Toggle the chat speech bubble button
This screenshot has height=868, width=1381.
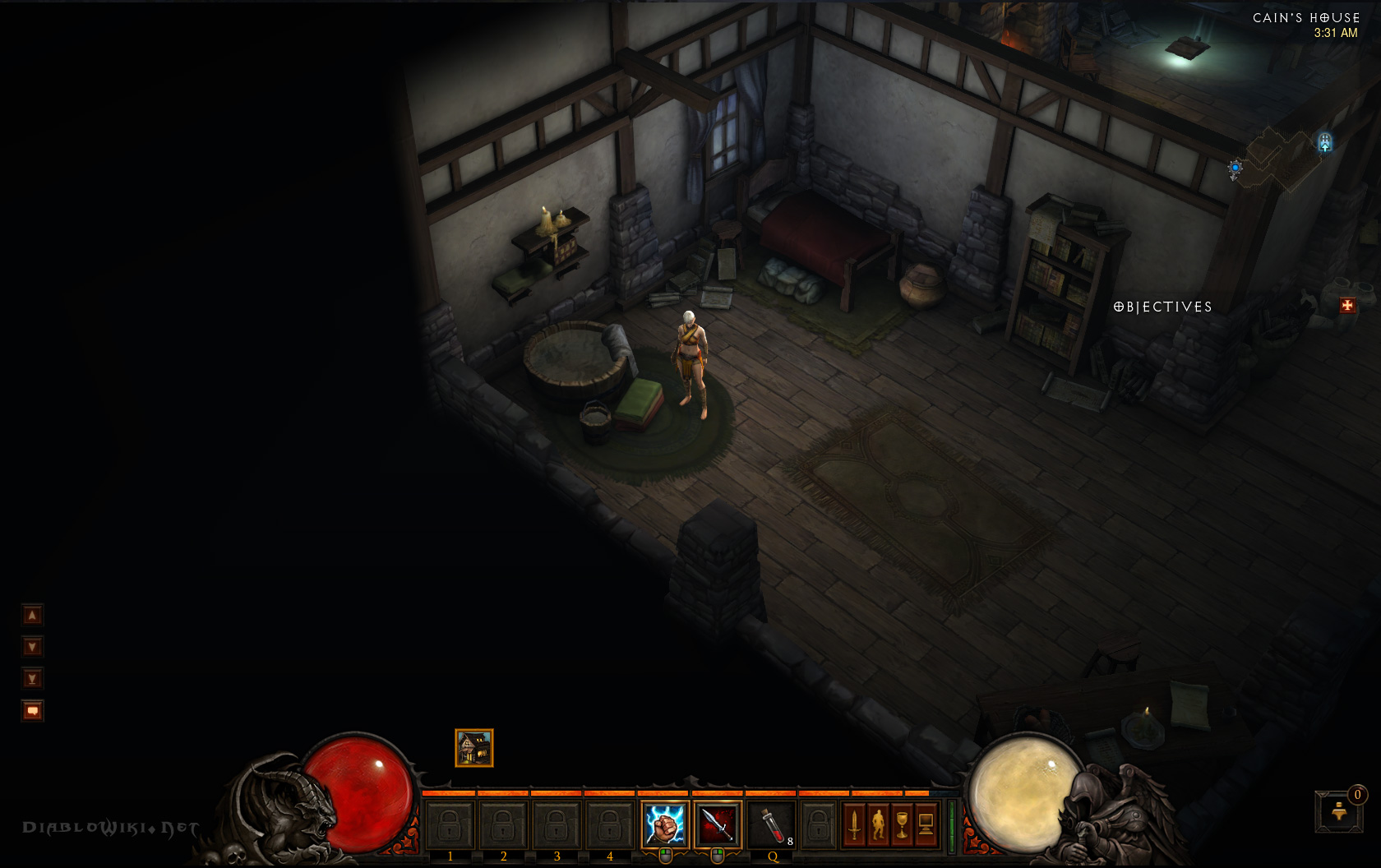32,710
